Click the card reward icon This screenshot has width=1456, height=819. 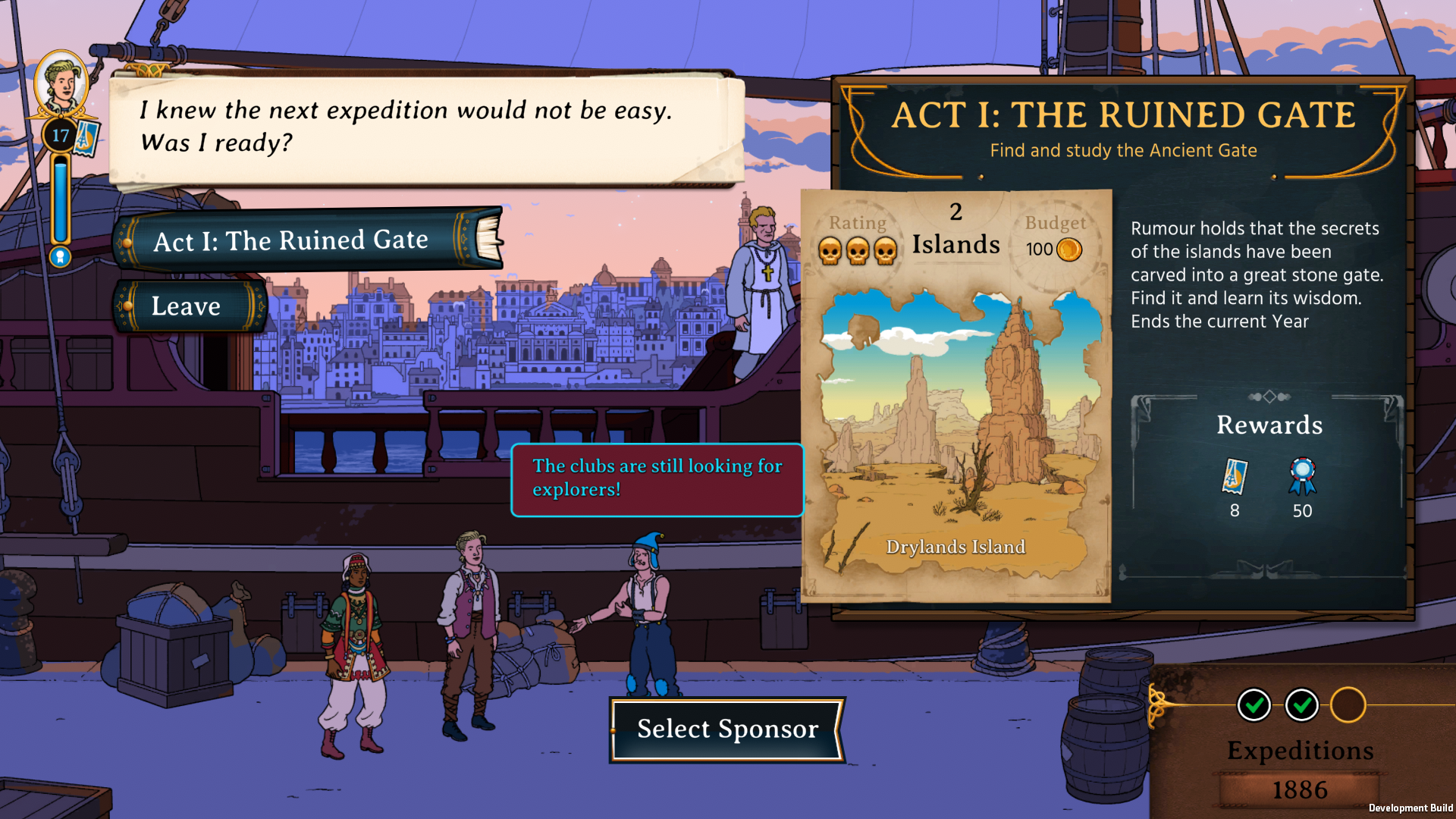pyautogui.click(x=1235, y=476)
